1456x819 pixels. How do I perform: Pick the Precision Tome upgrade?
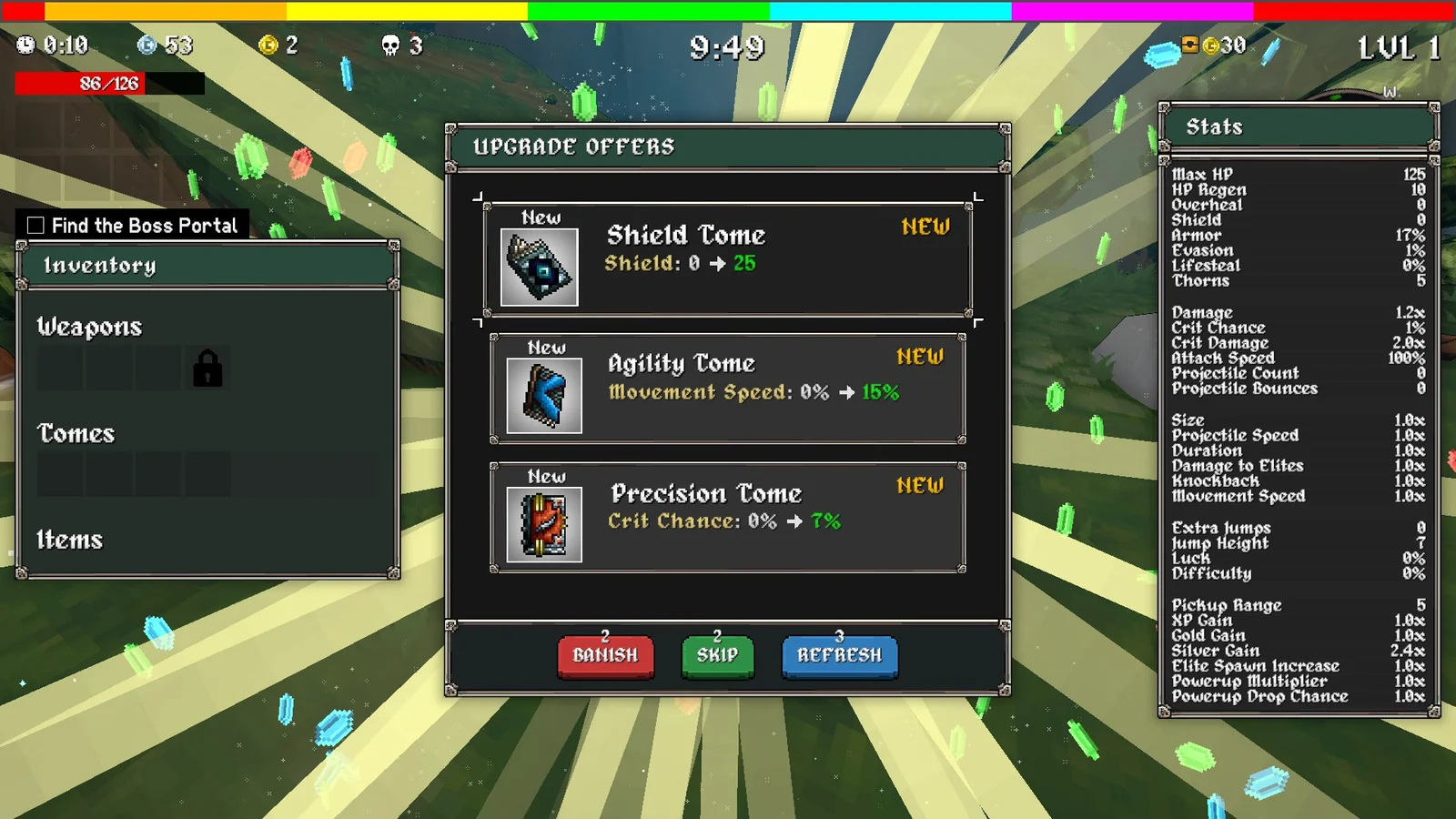728,518
